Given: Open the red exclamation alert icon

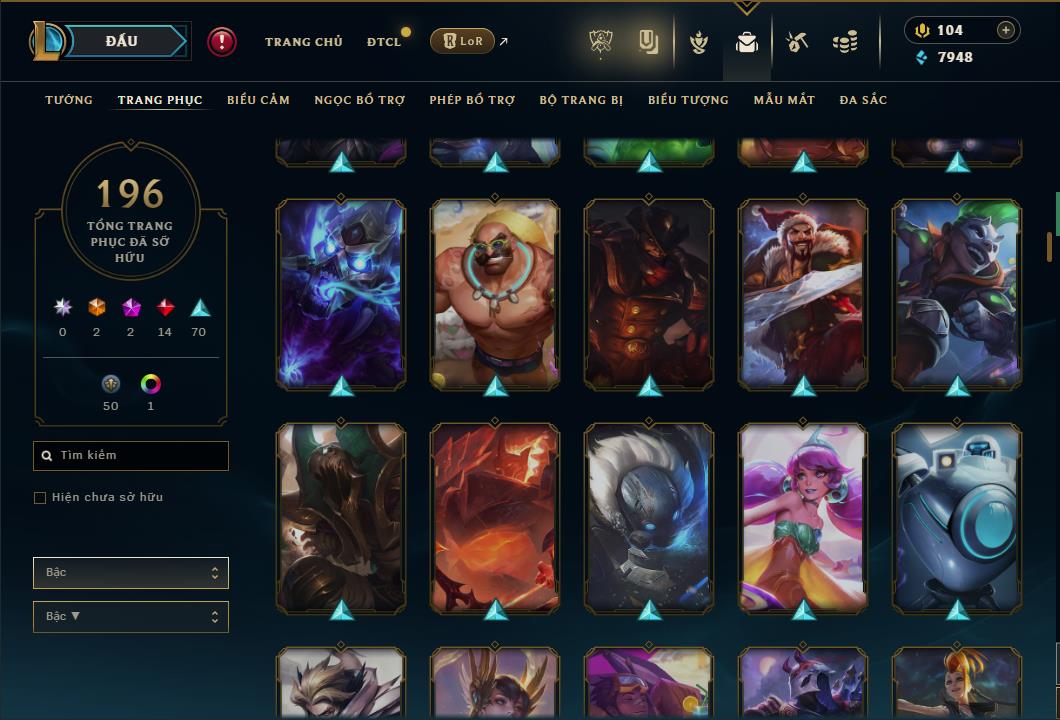Looking at the screenshot, I should pyautogui.click(x=222, y=41).
